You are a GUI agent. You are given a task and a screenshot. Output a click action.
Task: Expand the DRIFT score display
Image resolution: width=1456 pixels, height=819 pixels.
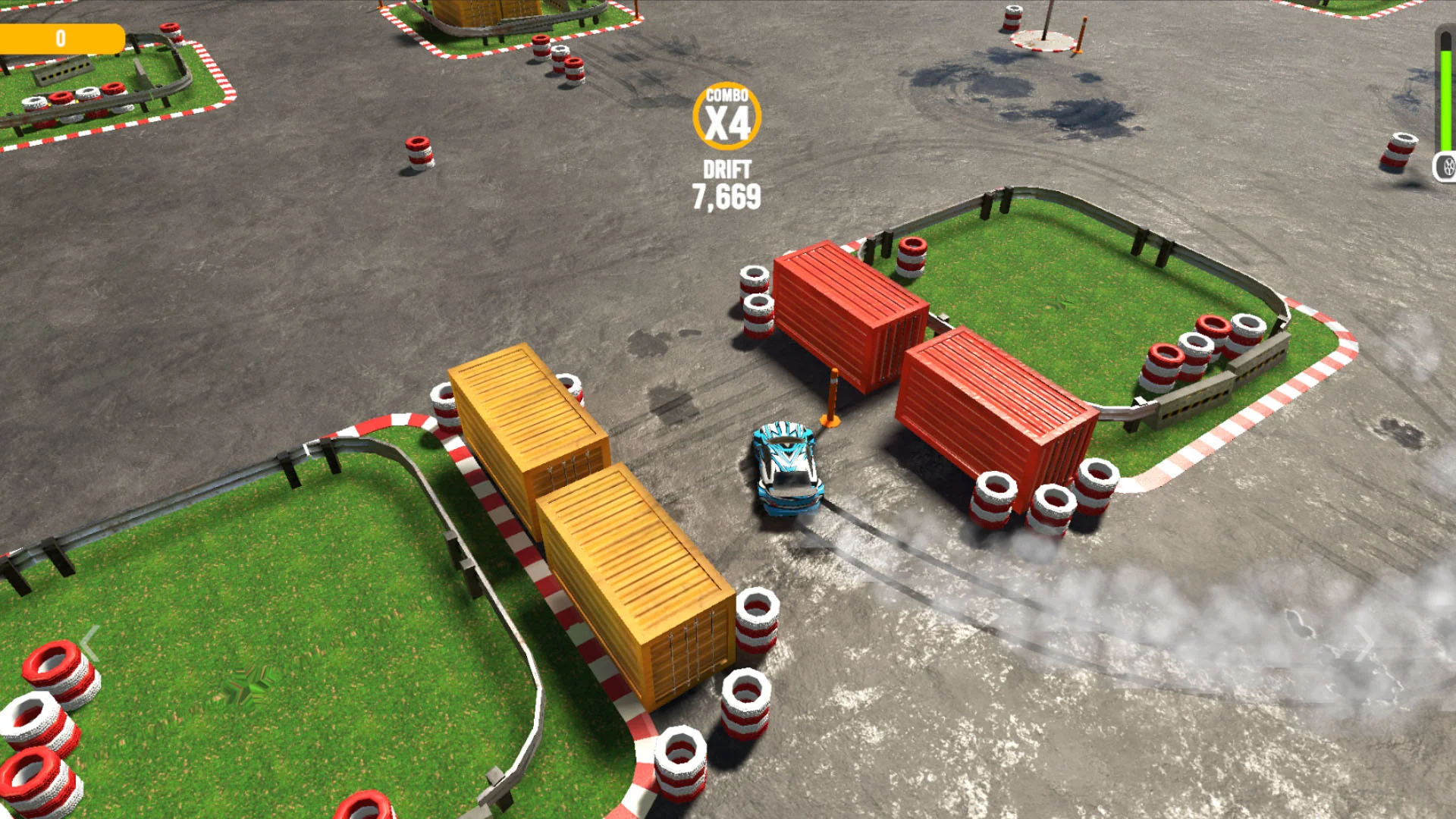(x=726, y=170)
